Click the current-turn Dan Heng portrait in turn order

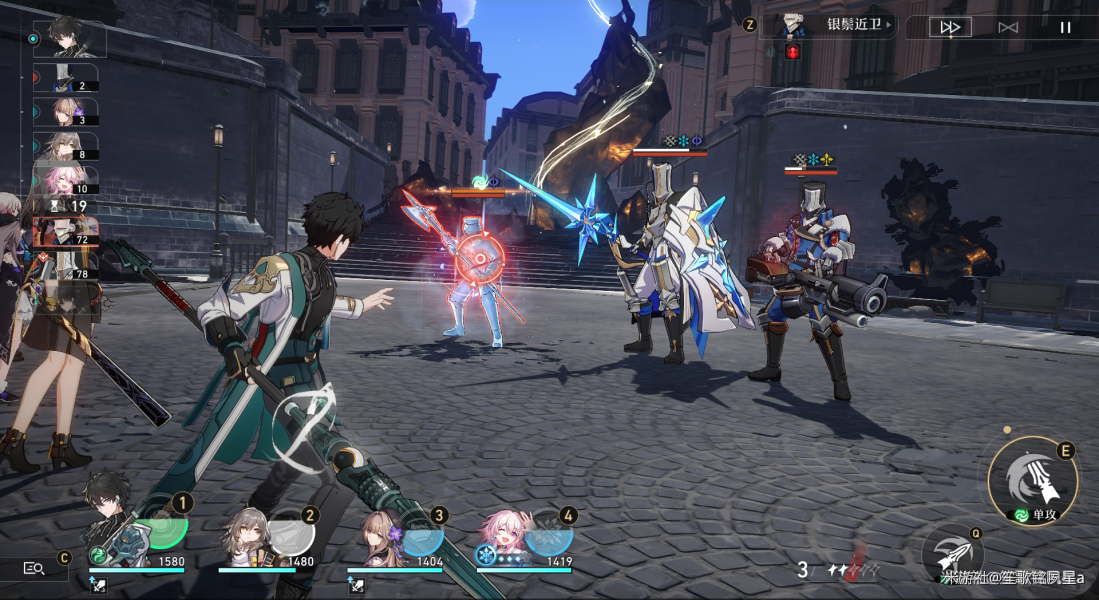(x=69, y=38)
